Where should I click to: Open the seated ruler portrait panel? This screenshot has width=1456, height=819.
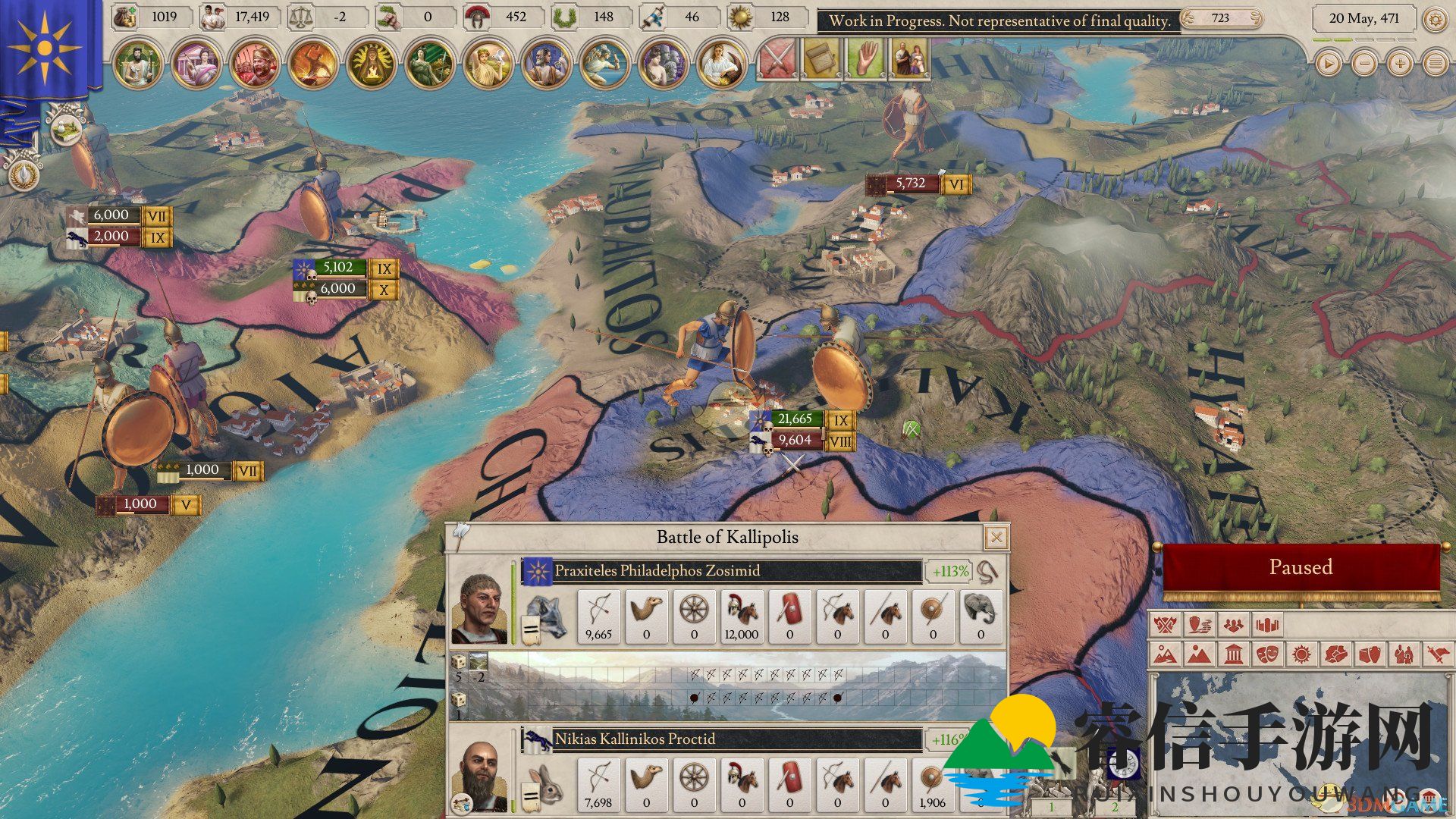tap(138, 64)
